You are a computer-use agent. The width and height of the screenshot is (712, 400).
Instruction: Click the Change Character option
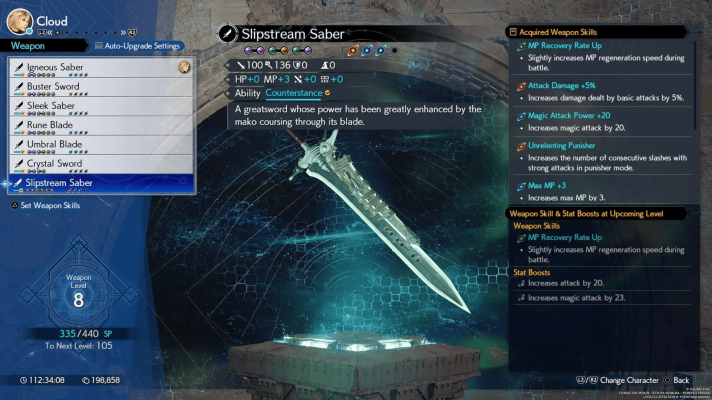tap(624, 380)
